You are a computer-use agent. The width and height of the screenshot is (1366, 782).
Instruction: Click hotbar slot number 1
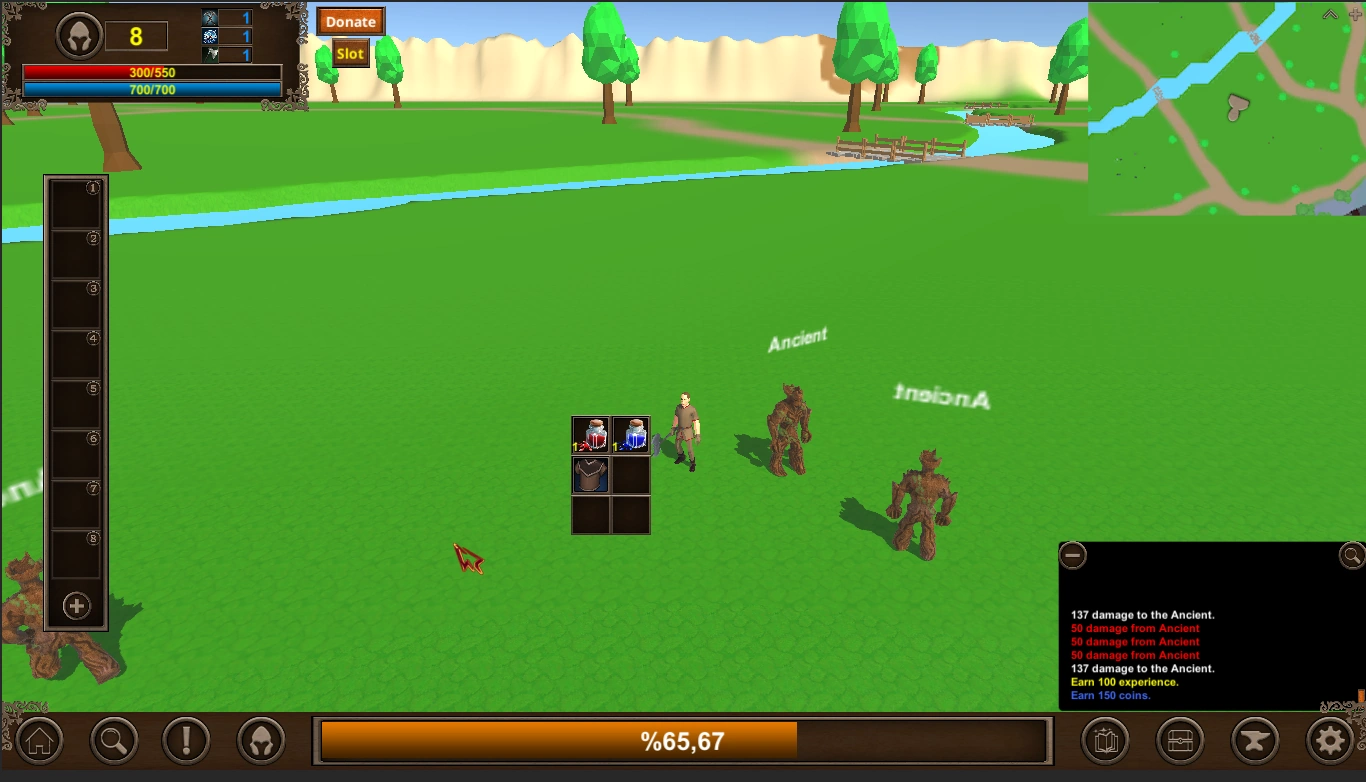(x=75, y=205)
